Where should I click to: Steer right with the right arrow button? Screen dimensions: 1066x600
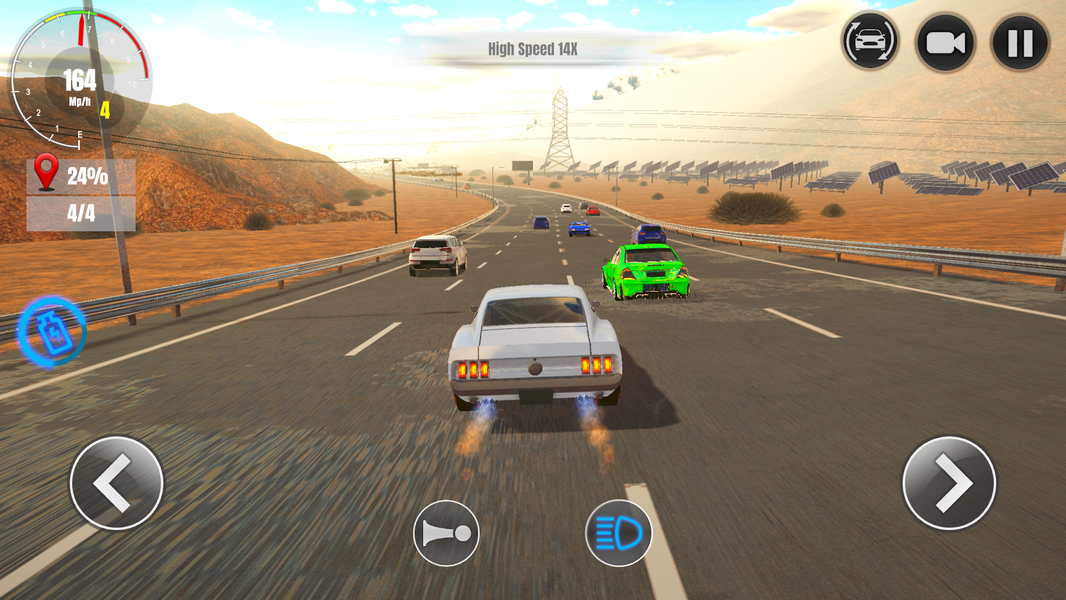(x=949, y=483)
